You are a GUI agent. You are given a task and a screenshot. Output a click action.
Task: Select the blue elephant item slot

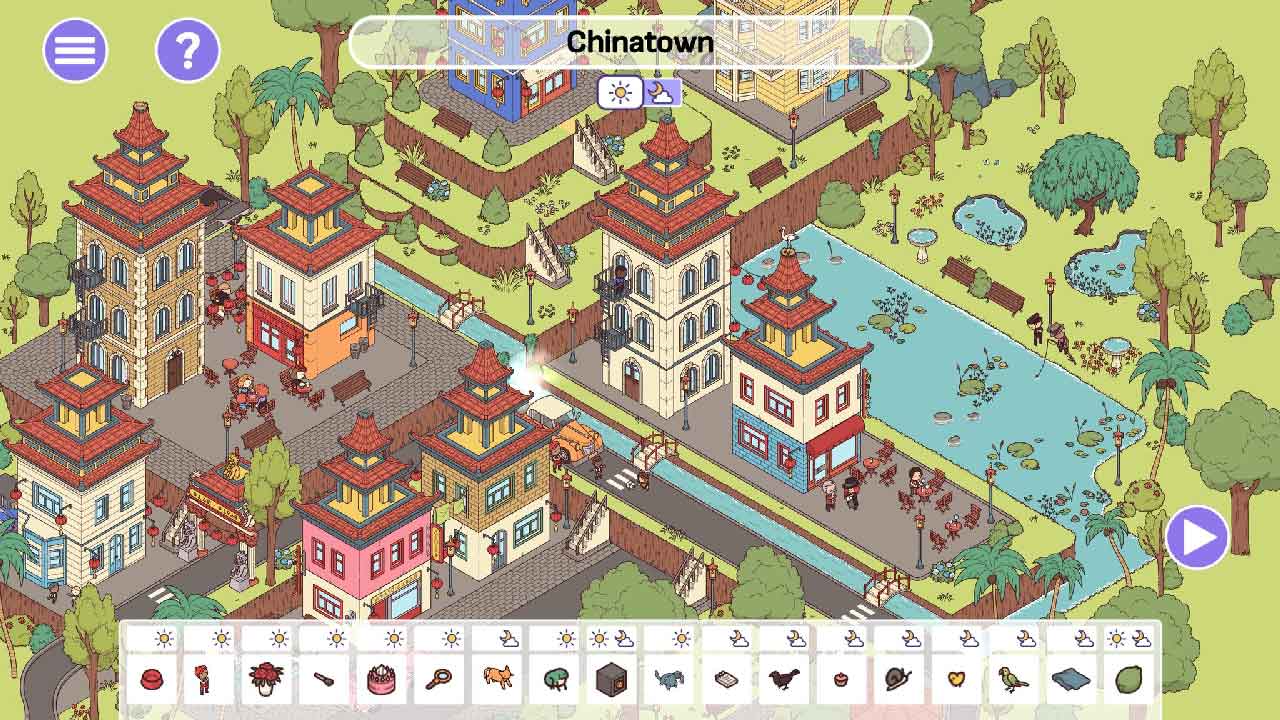[669, 680]
